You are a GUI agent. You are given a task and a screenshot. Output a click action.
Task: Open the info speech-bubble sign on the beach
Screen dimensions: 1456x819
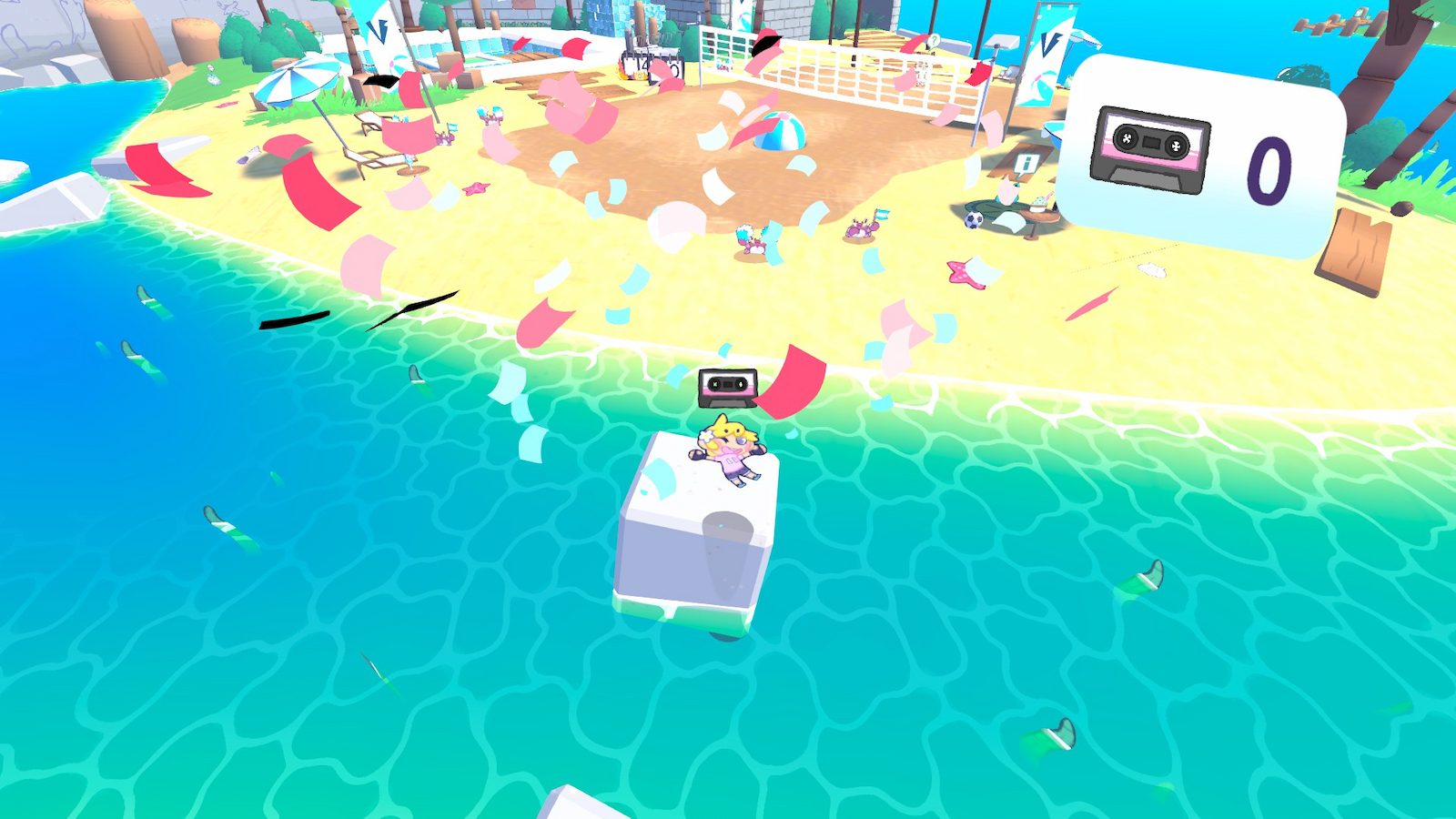point(1026,164)
